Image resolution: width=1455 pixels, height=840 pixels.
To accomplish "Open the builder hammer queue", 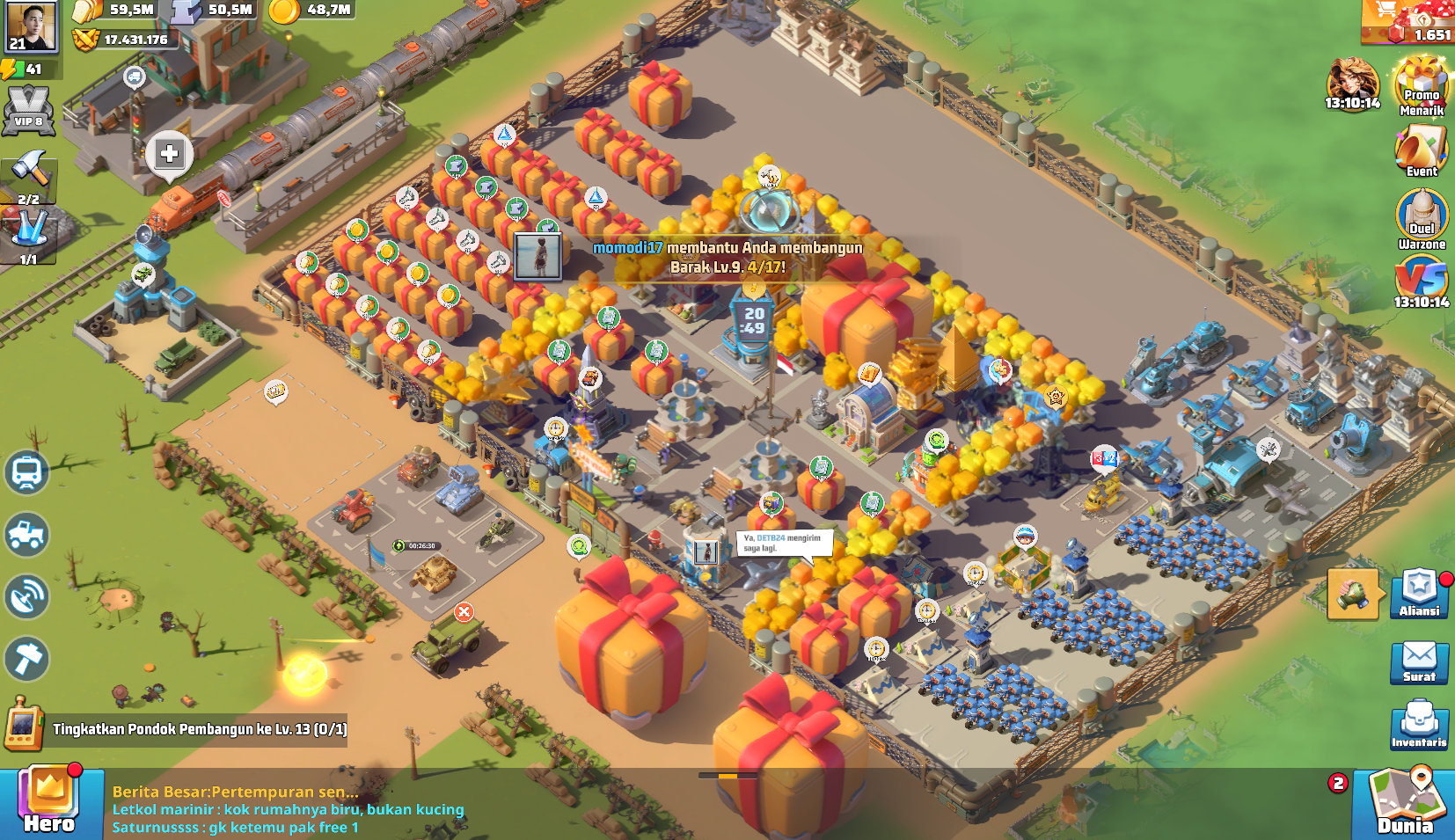I will [29, 175].
